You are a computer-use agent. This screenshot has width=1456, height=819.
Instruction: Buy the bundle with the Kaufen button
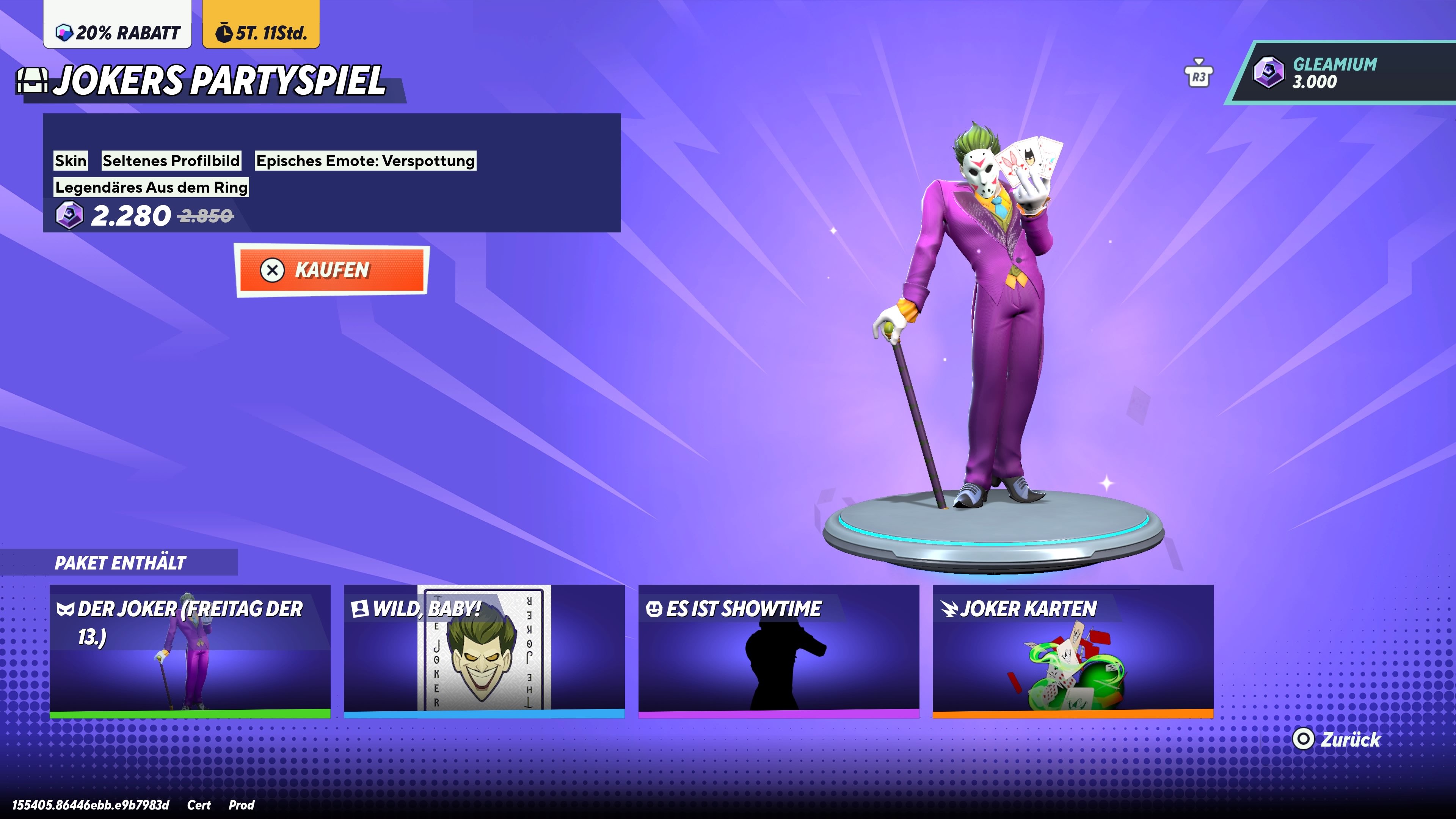[332, 270]
